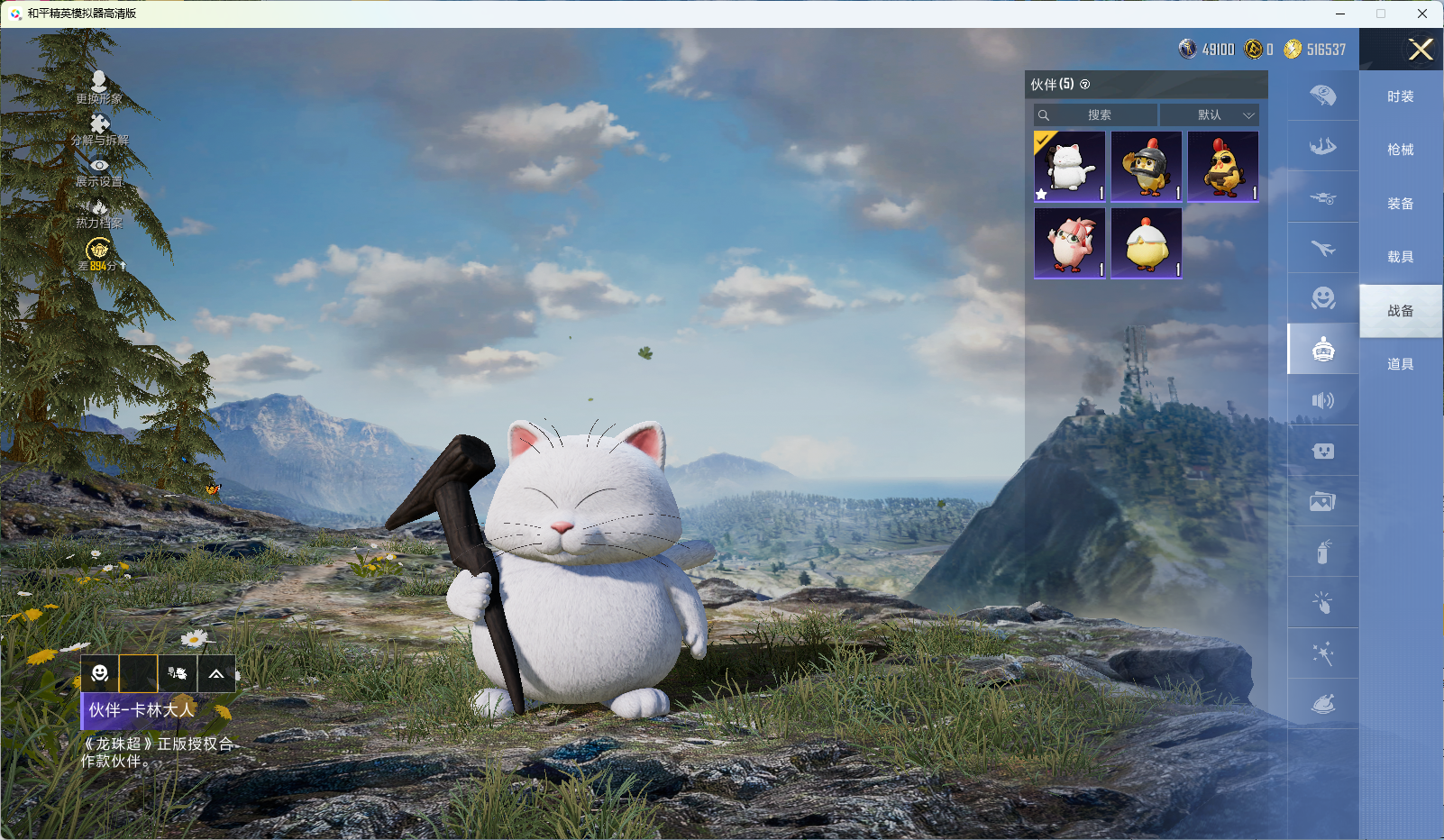The image size is (1444, 840).
Task: Pick the helmeted chick companion
Action: point(1147,167)
